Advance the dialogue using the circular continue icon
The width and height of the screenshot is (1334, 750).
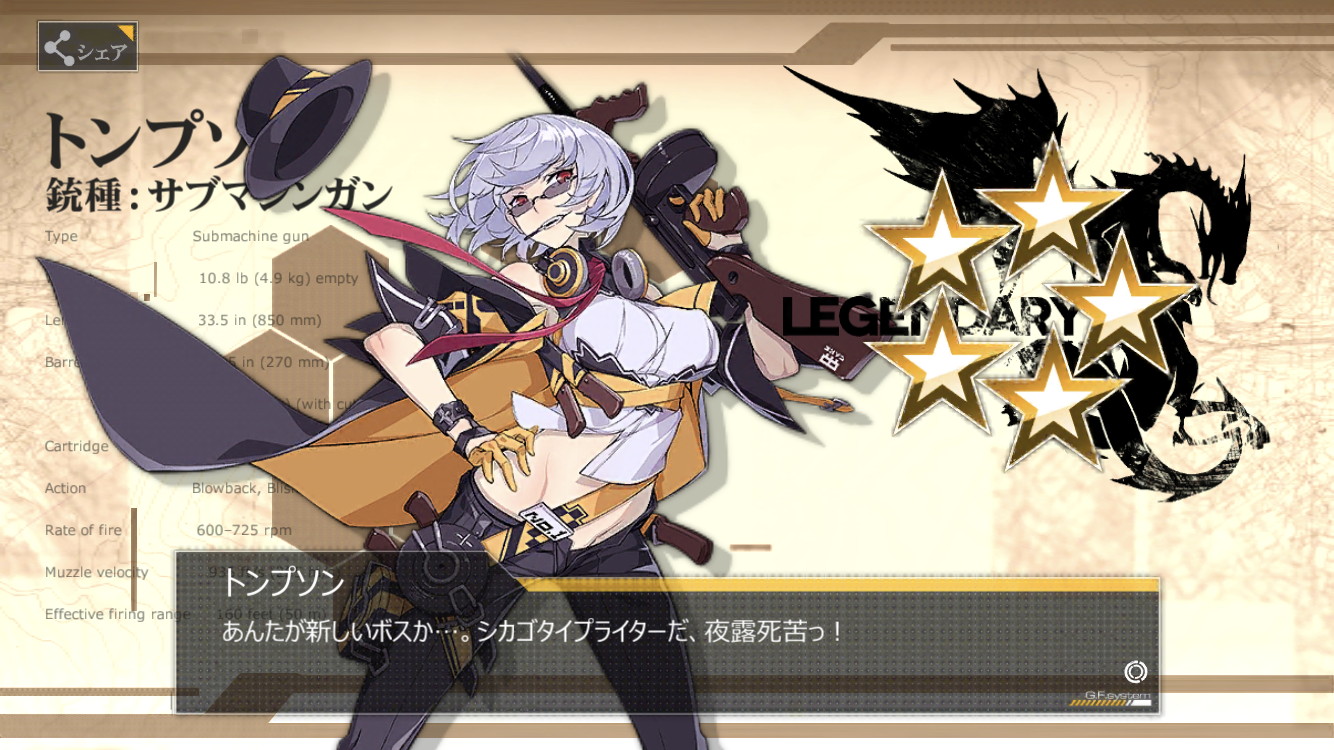pyautogui.click(x=1135, y=672)
